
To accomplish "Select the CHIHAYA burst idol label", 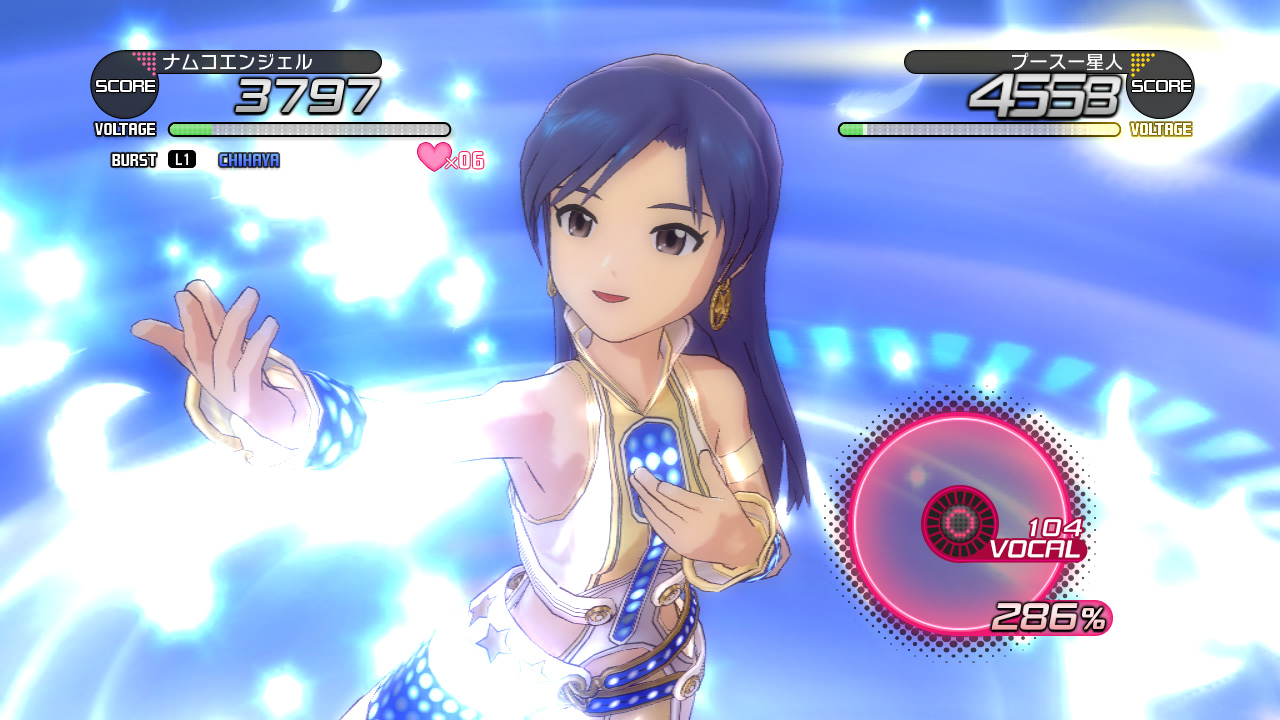I will [x=249, y=160].
